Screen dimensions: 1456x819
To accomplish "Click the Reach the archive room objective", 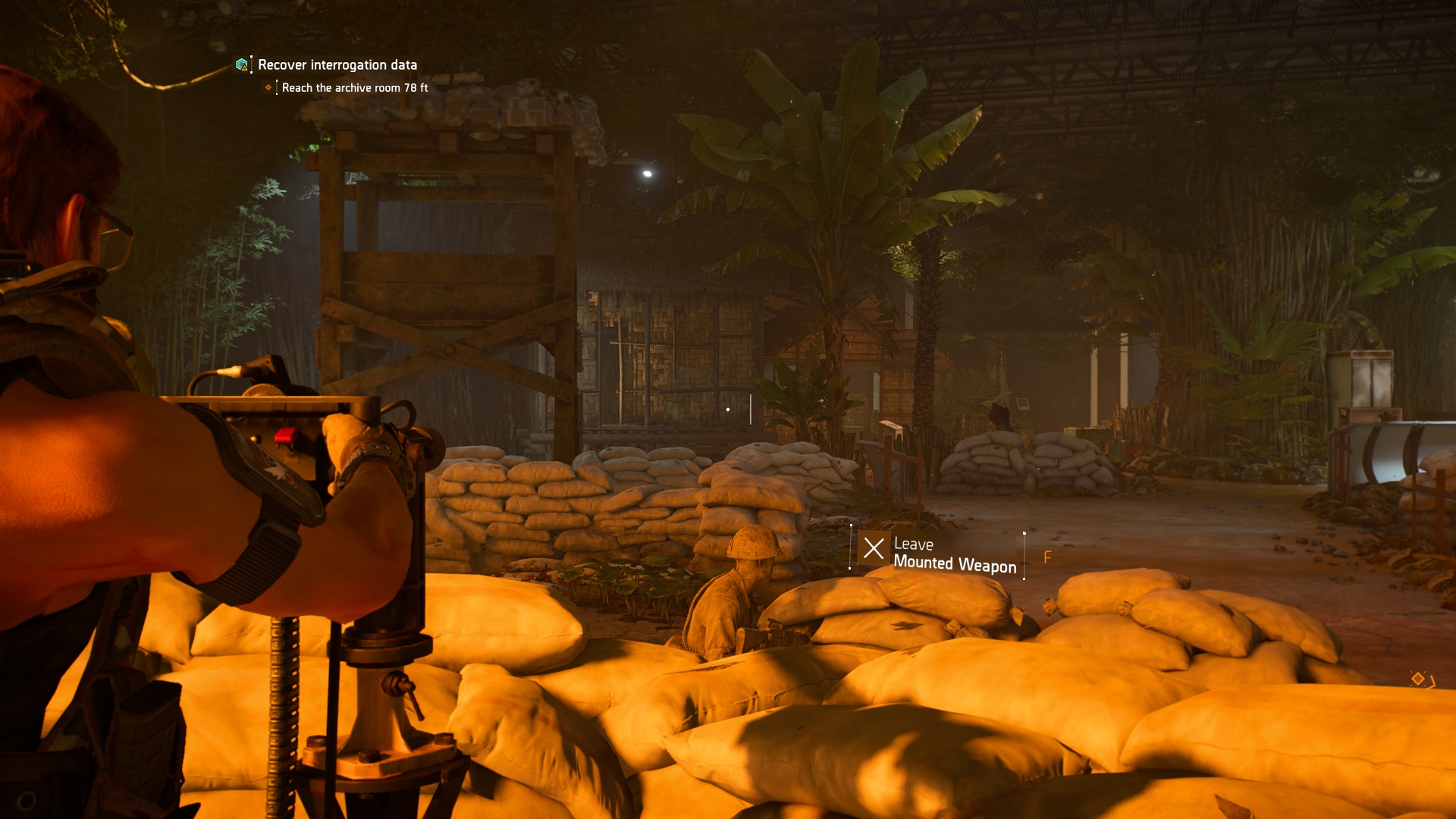I will [x=354, y=88].
